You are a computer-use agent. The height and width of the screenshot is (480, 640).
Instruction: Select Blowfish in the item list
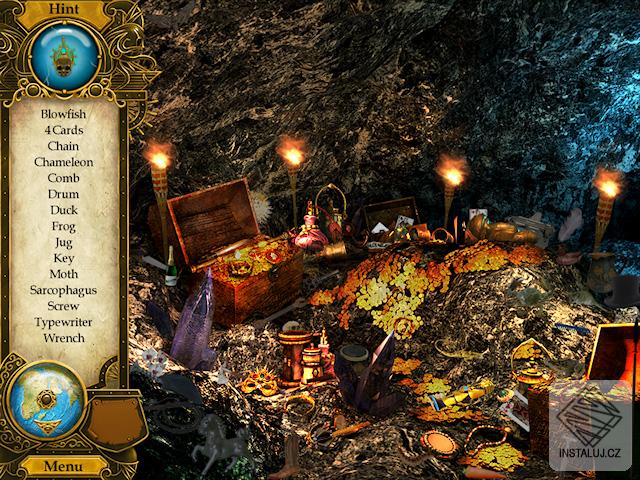tap(64, 114)
